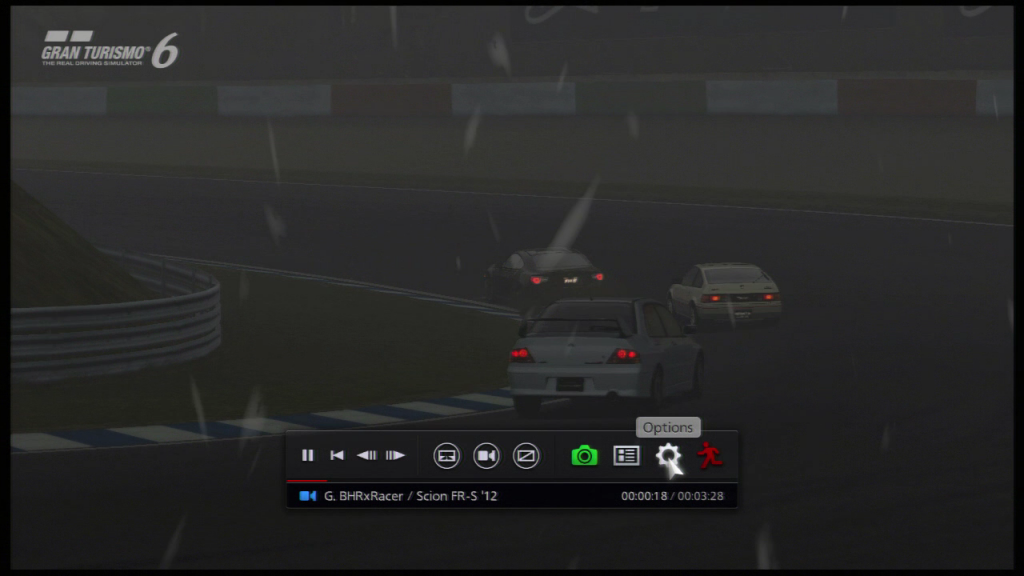1024x576 pixels.
Task: Click the circled screen display icon
Action: [x=447, y=456]
